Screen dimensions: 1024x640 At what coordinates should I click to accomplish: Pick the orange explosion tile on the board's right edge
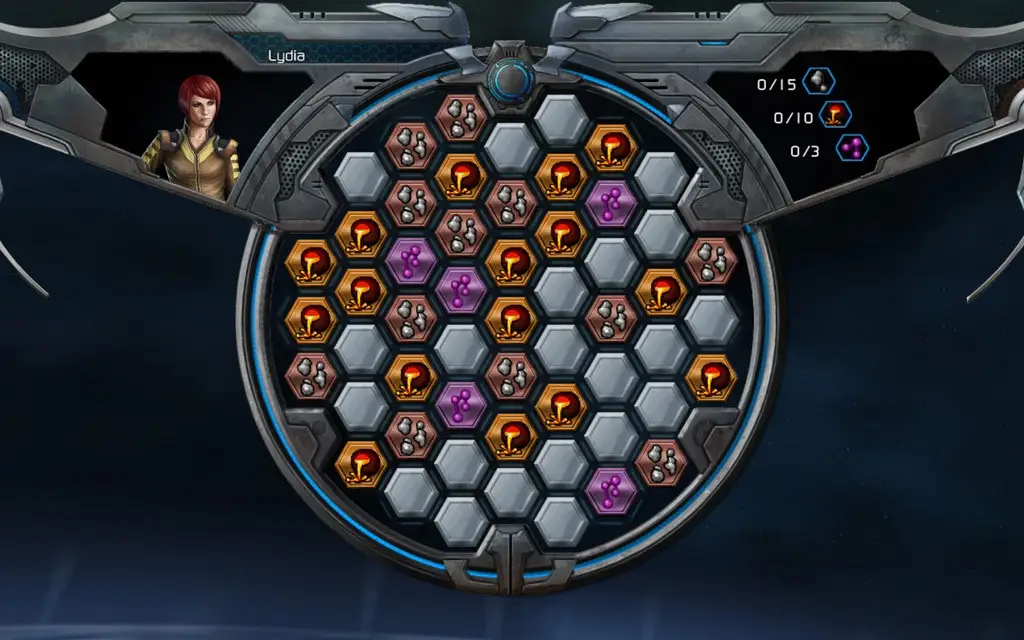tap(712, 376)
